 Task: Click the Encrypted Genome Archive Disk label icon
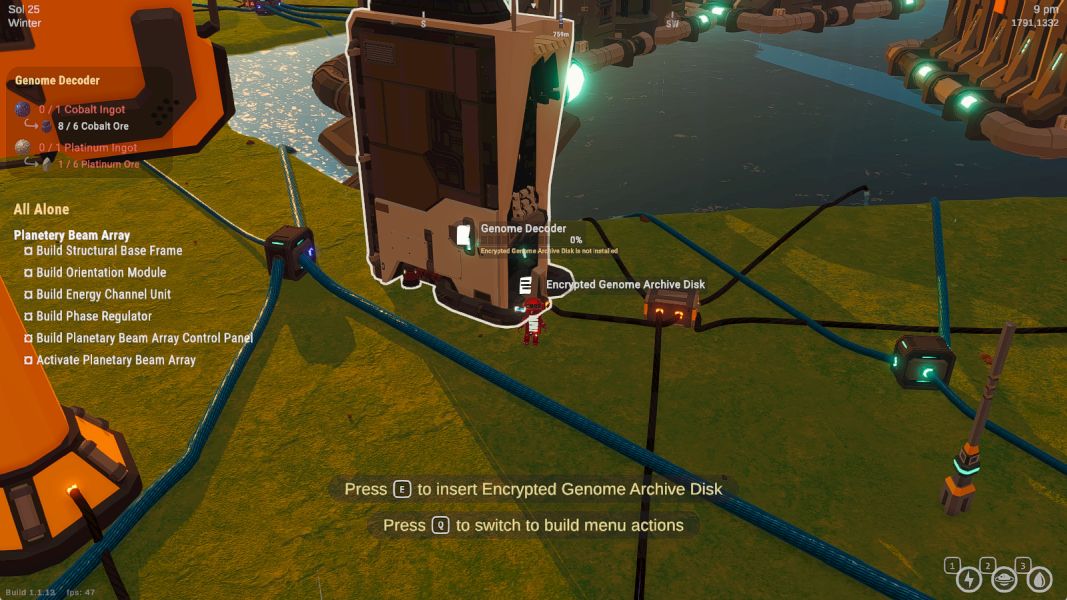click(526, 285)
